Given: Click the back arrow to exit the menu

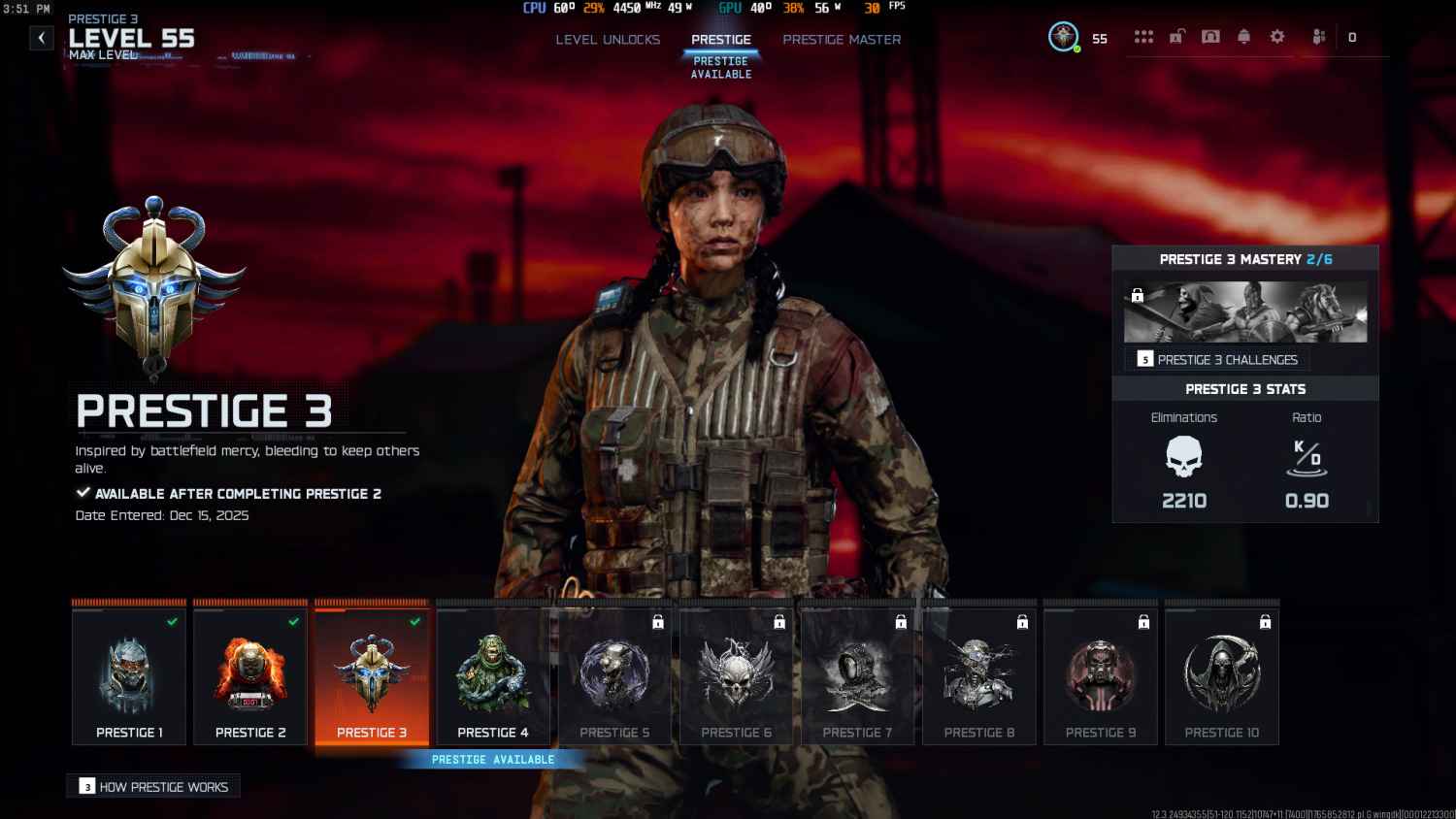Looking at the screenshot, I should 41,37.
